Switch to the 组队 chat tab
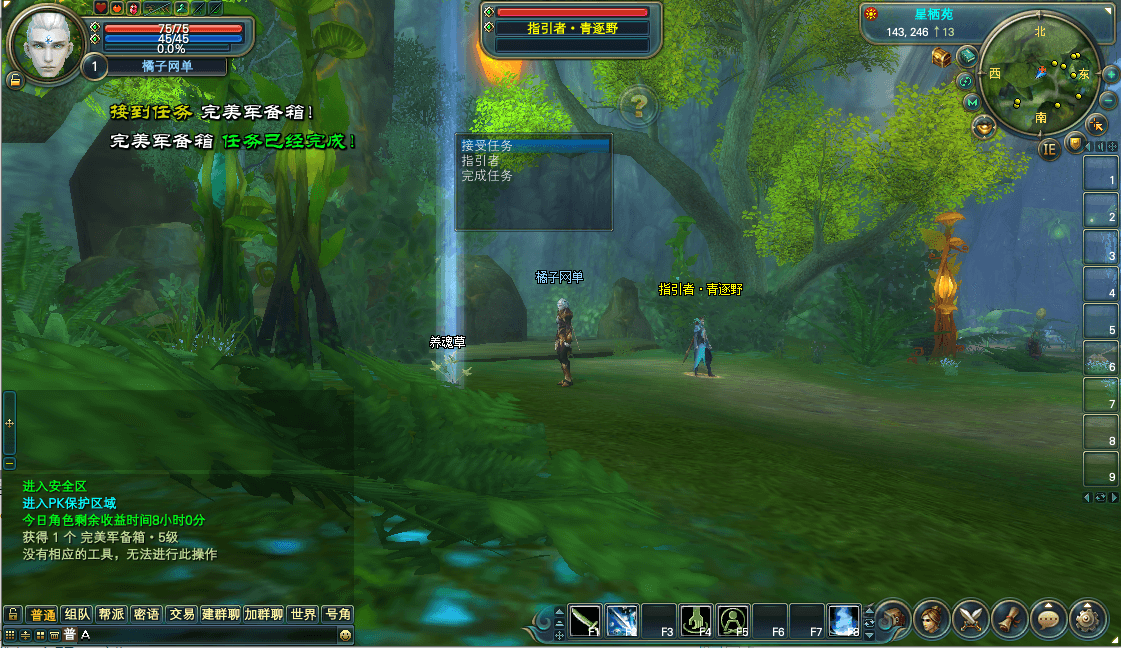 click(x=77, y=614)
